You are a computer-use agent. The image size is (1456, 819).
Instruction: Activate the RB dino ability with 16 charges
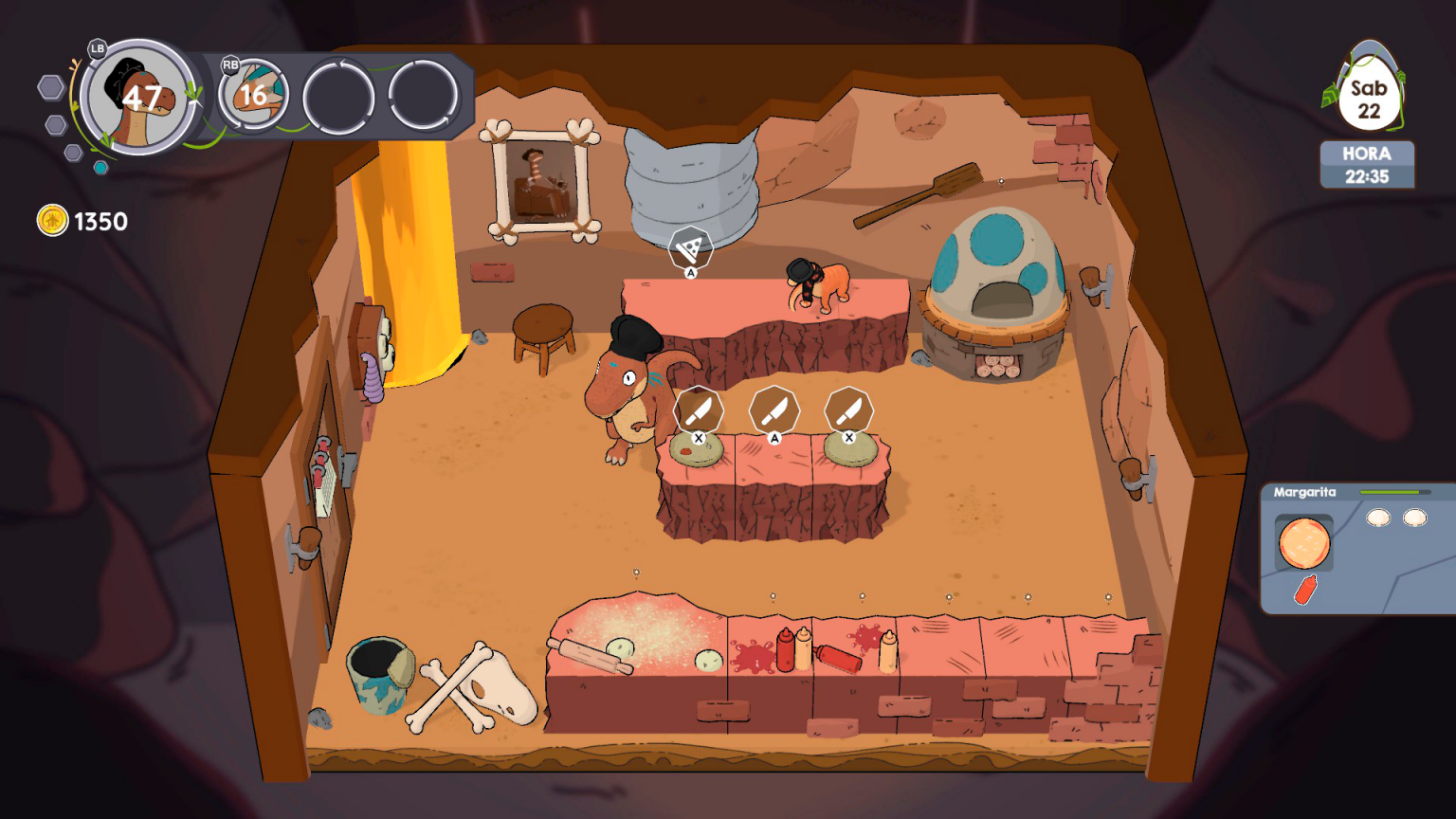coord(252,95)
